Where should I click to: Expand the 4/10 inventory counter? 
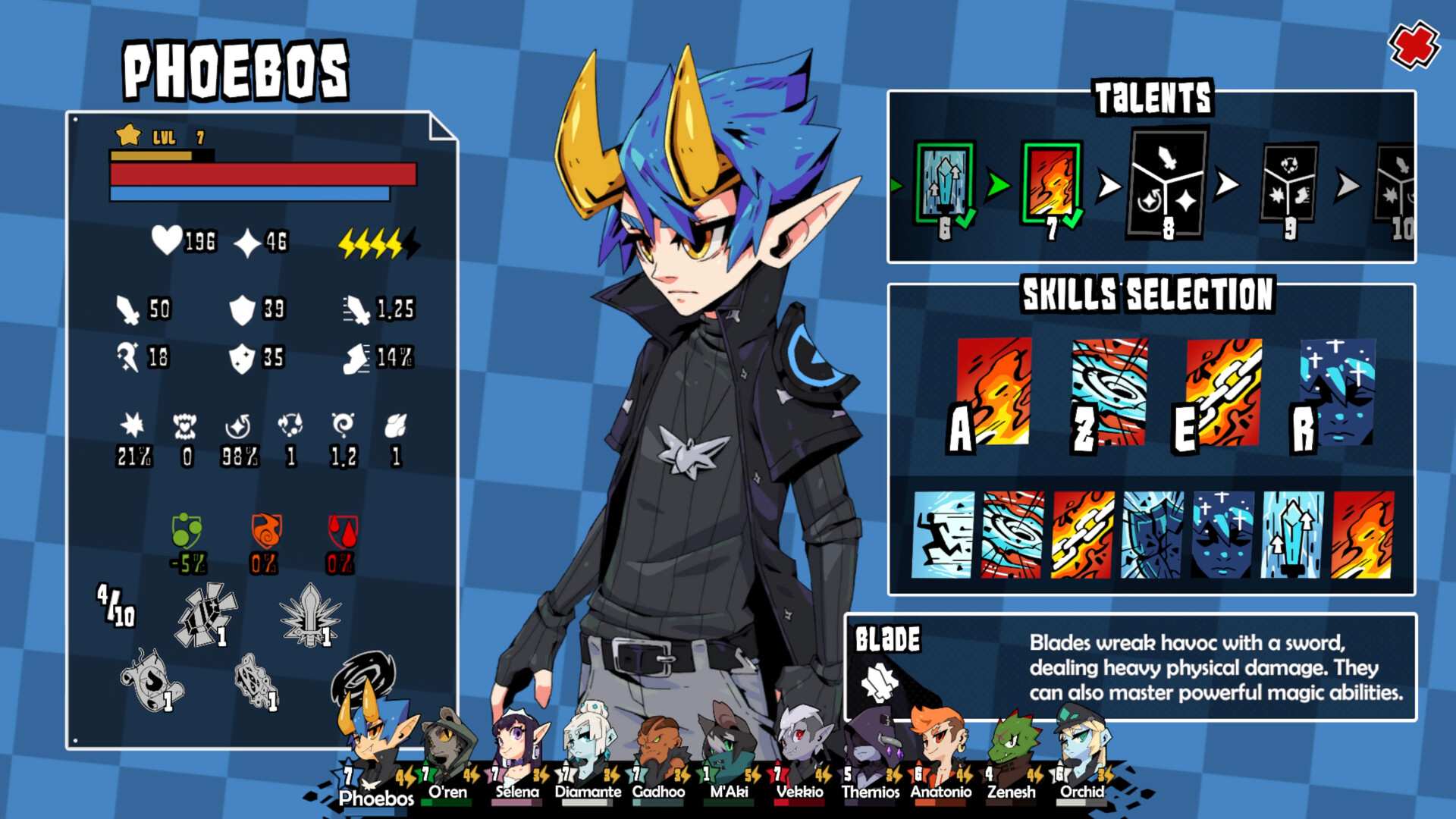(x=115, y=607)
